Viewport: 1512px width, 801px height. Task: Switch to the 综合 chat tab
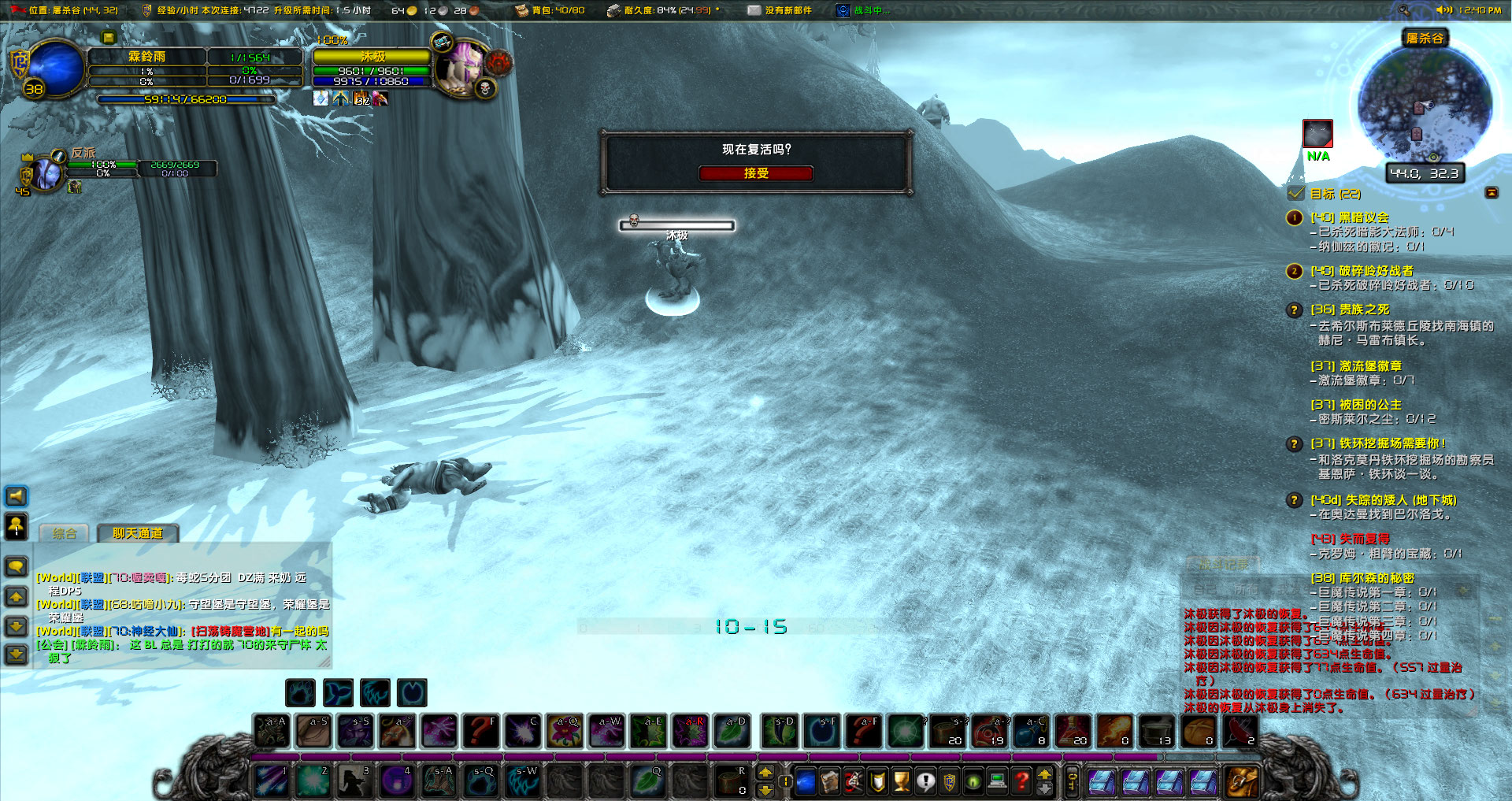[63, 533]
